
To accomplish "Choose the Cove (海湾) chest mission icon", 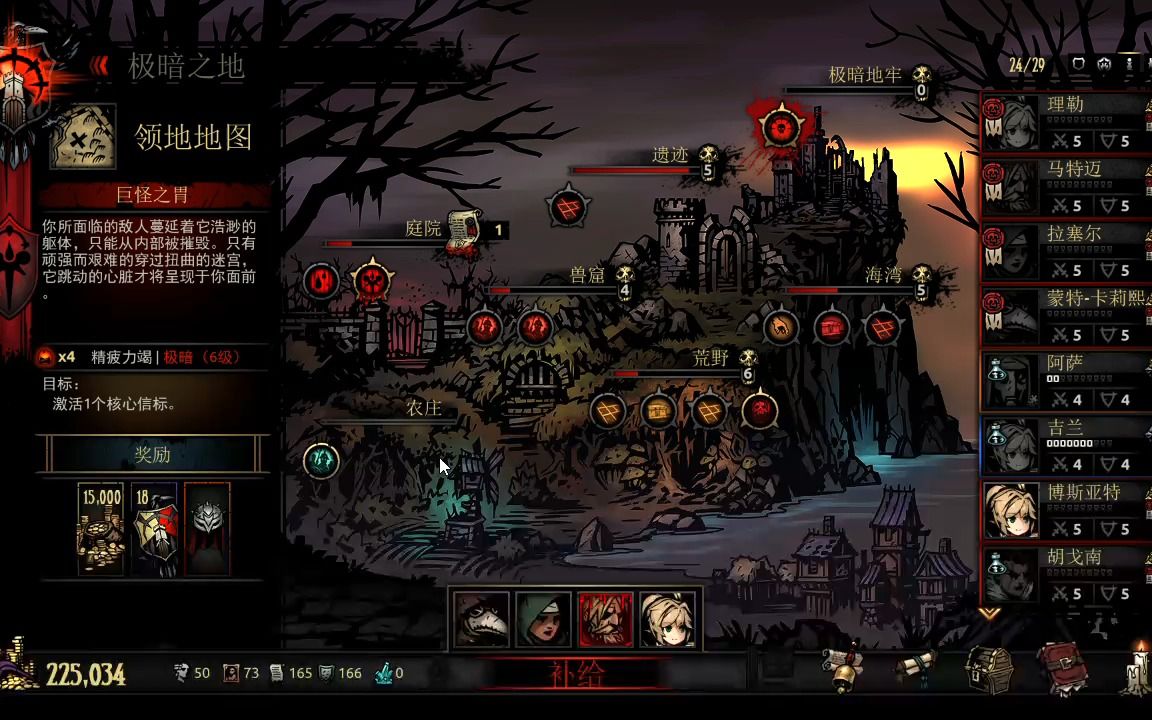I will (x=831, y=327).
